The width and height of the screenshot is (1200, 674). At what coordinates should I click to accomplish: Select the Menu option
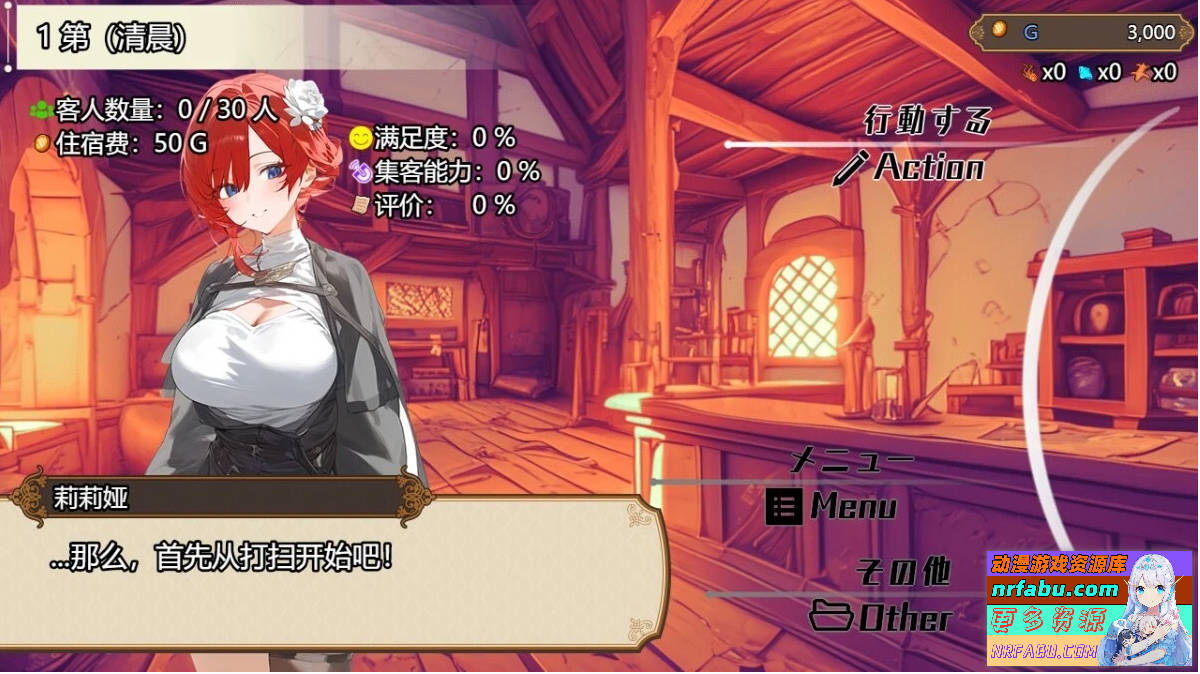(x=833, y=507)
